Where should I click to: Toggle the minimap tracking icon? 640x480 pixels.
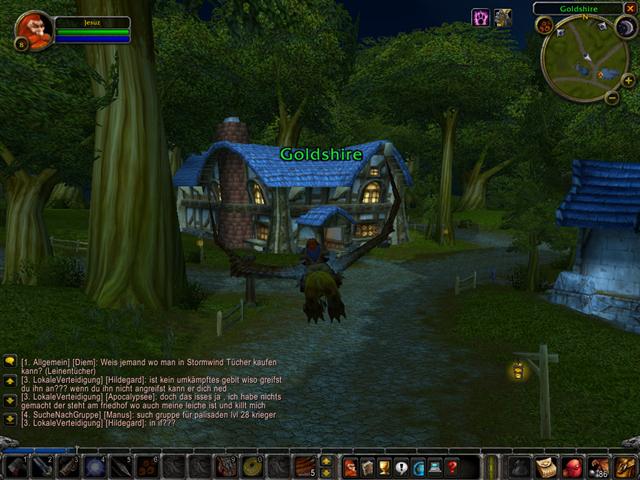click(x=545, y=25)
